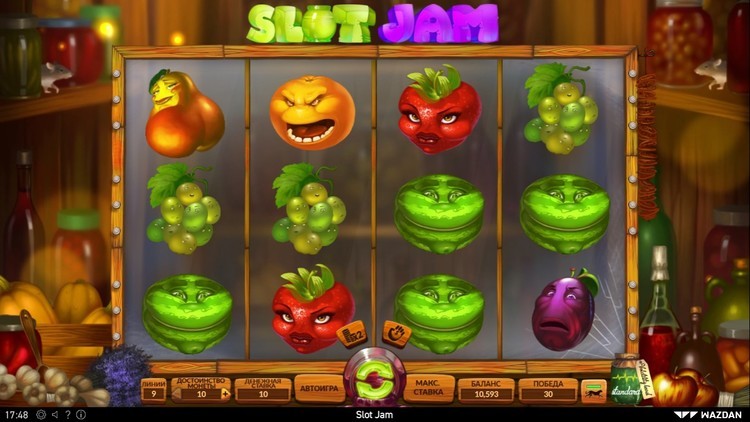Open the Wazdan logo link
This screenshot has height=422, width=750.
coord(708,414)
